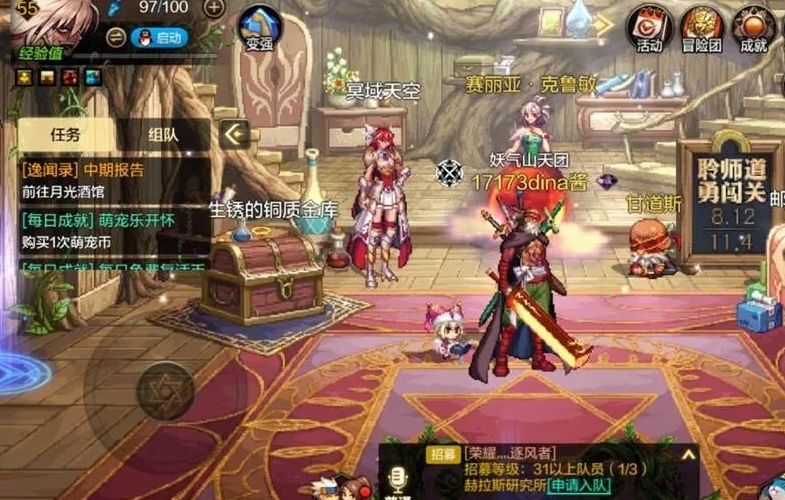Open the 成就 achievements menu
Image resolution: width=785 pixels, height=500 pixels.
point(754,28)
